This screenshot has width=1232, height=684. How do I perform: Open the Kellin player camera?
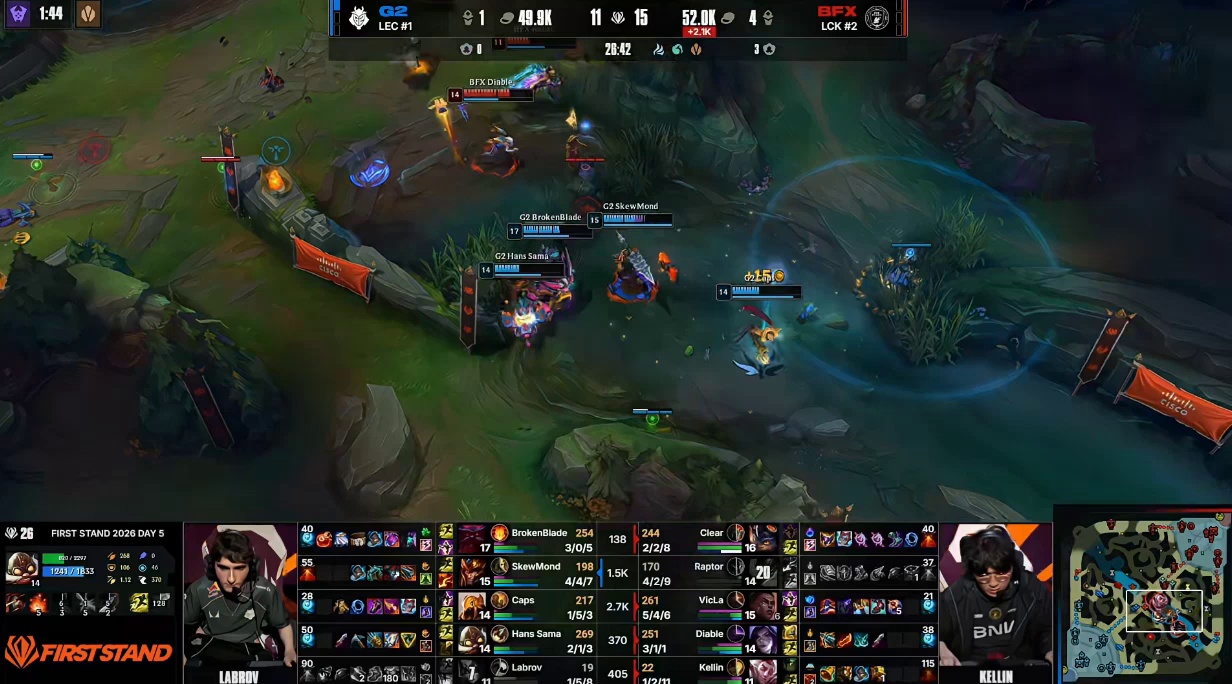pos(995,600)
